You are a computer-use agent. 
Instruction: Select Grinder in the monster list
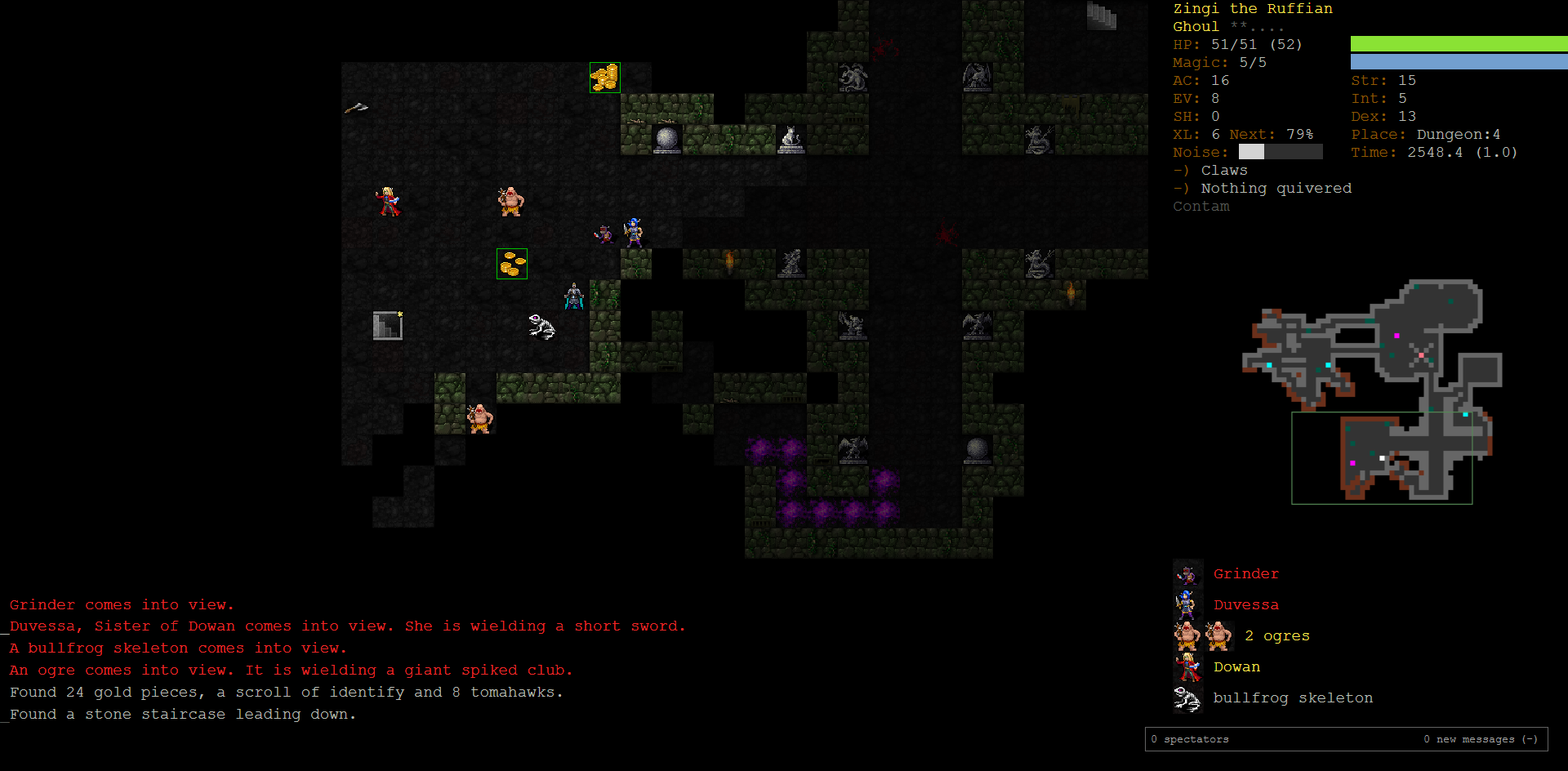click(1245, 574)
